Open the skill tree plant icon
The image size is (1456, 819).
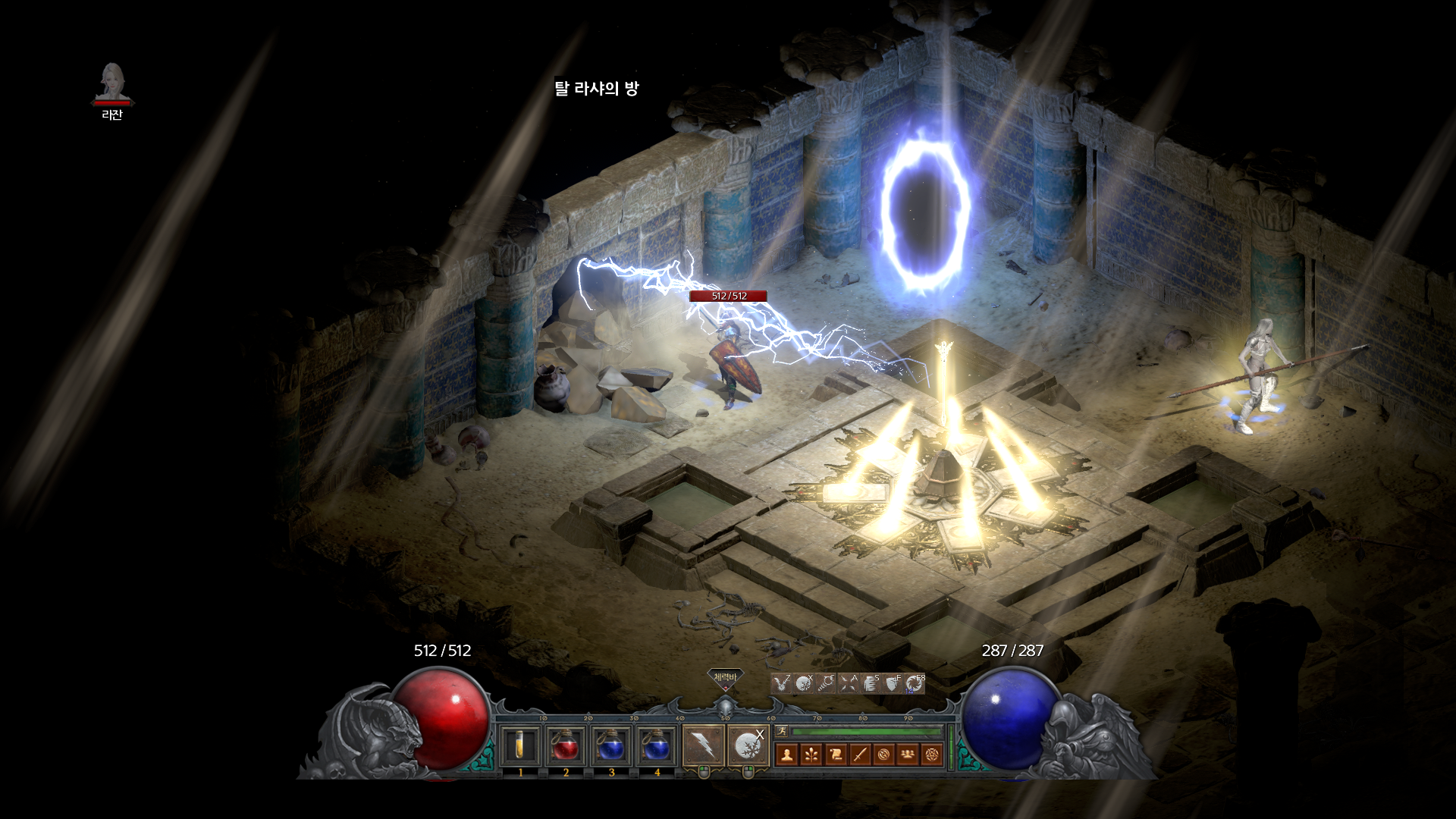[811, 755]
